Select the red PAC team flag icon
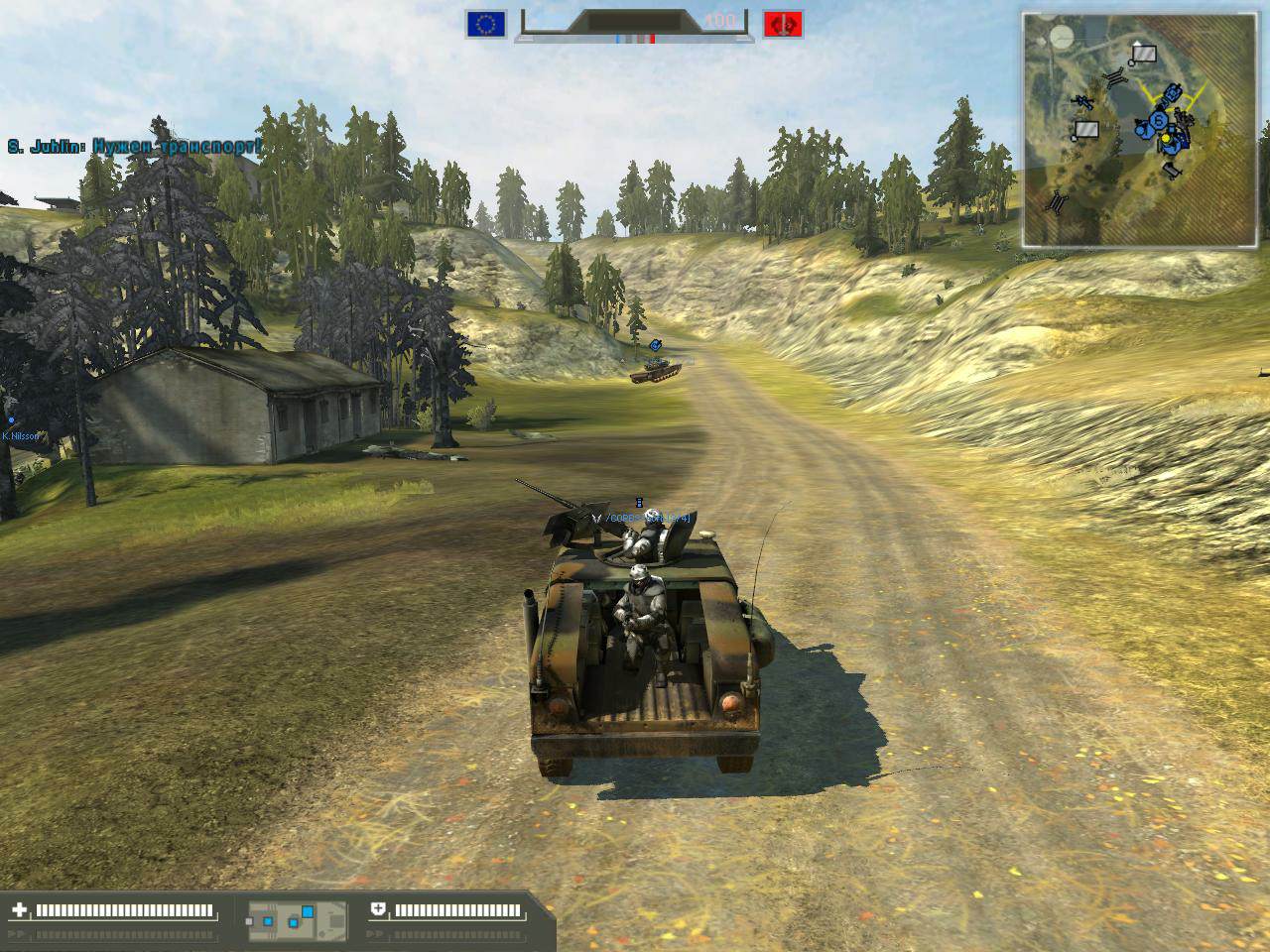The image size is (1270, 952). point(782,24)
